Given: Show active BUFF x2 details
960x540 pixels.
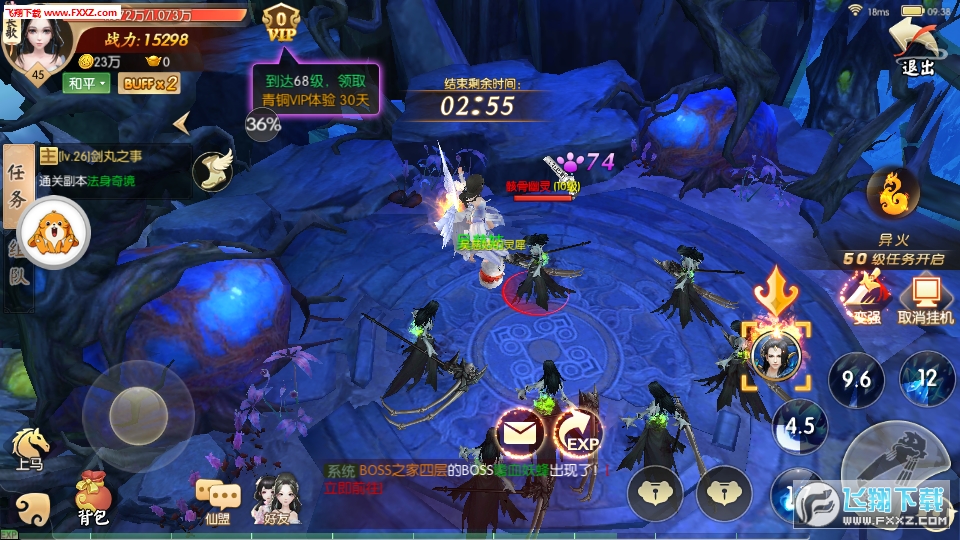Looking at the screenshot, I should click(149, 83).
